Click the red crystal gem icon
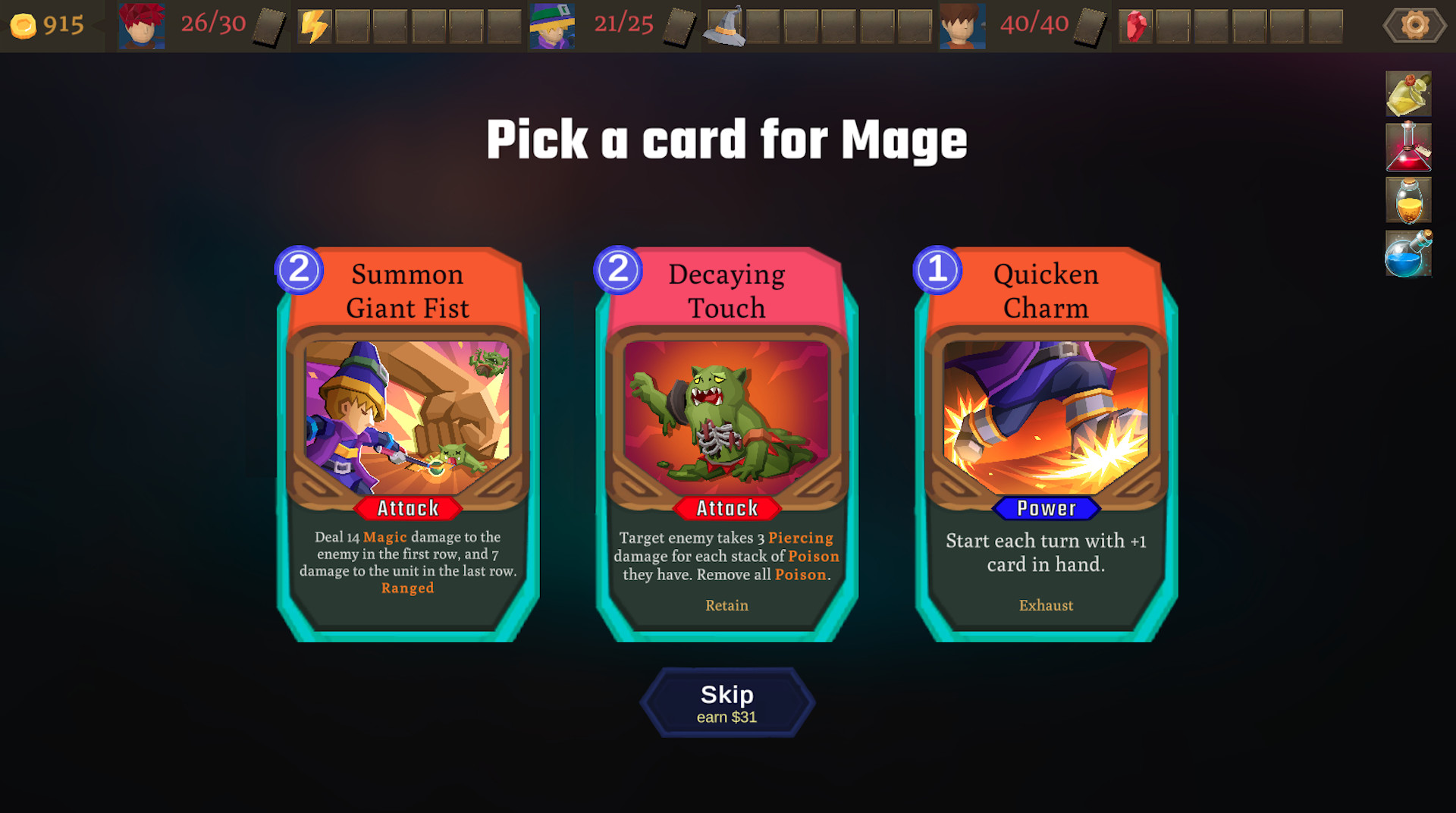 click(x=1135, y=24)
